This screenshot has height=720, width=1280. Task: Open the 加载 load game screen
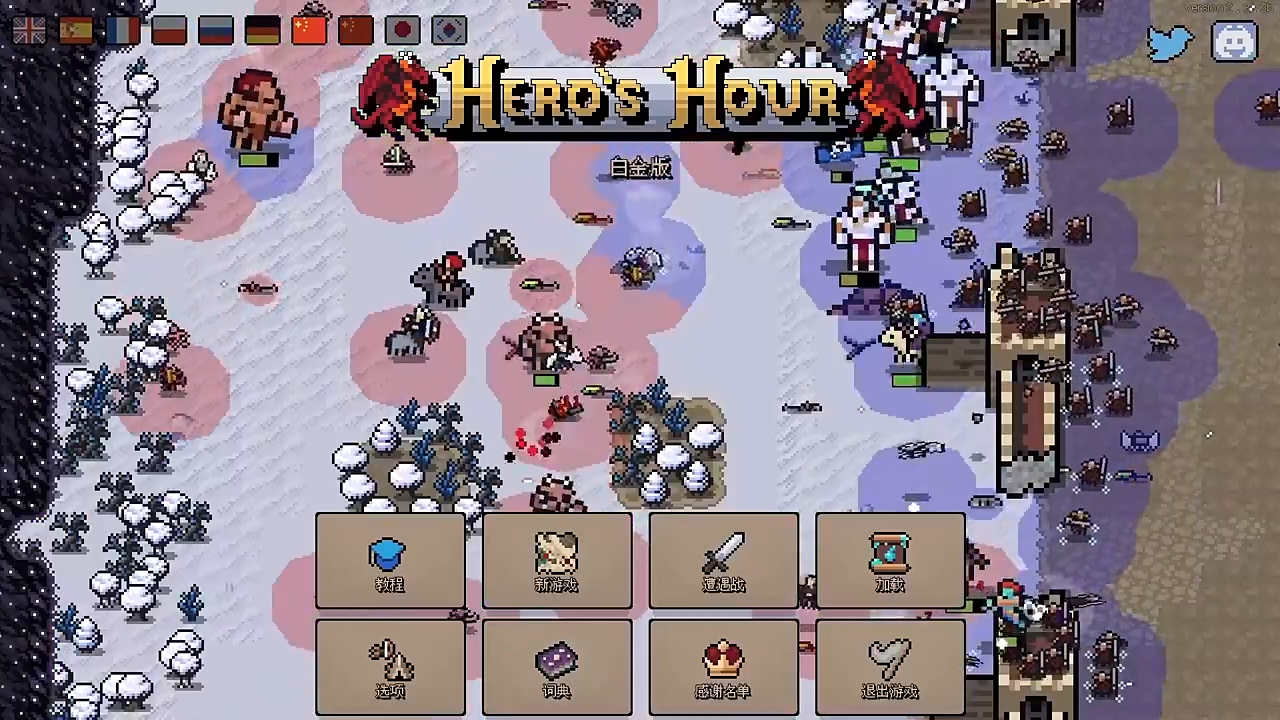tap(890, 561)
